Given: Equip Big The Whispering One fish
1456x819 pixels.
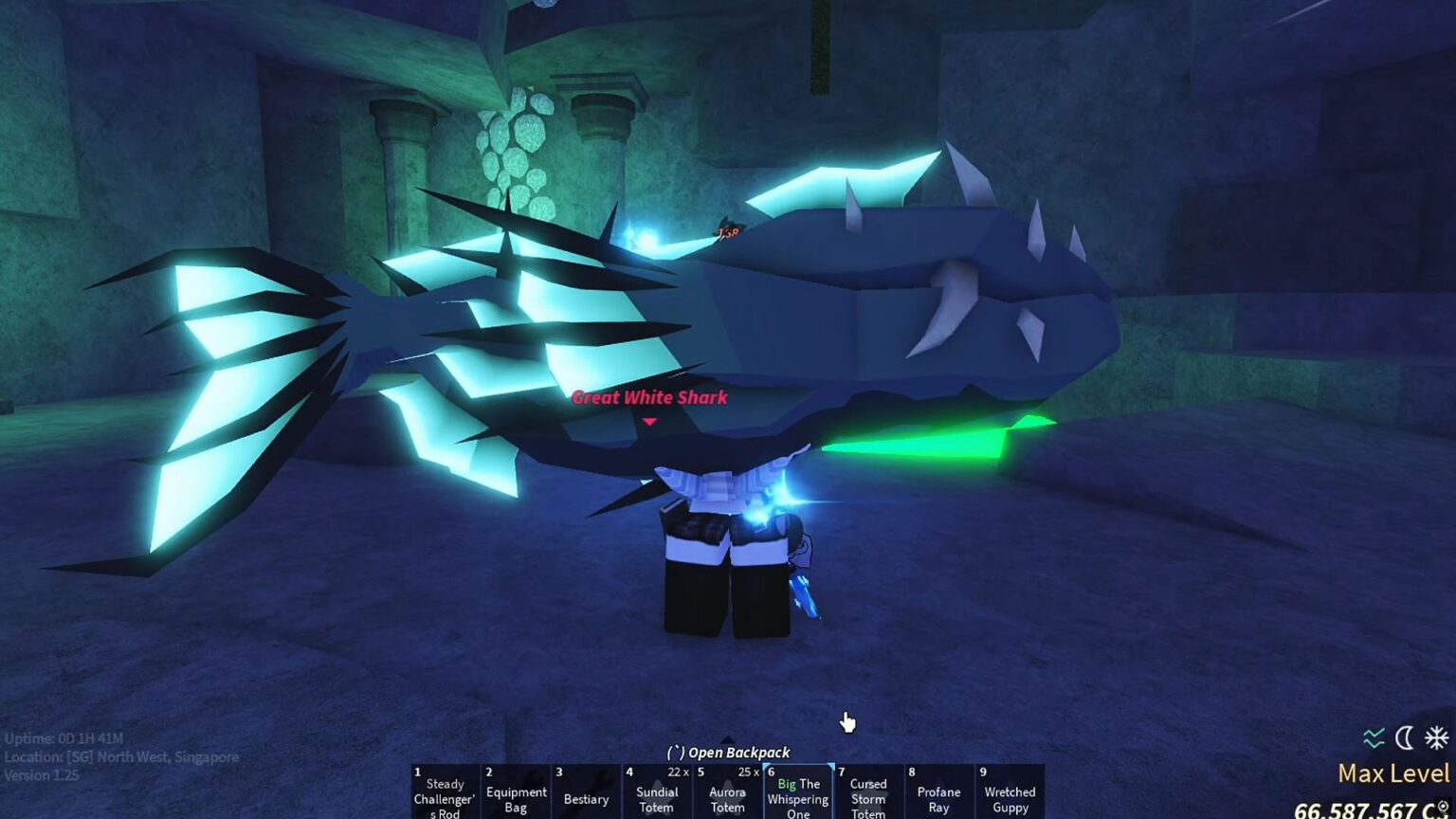Looking at the screenshot, I should point(797,796).
